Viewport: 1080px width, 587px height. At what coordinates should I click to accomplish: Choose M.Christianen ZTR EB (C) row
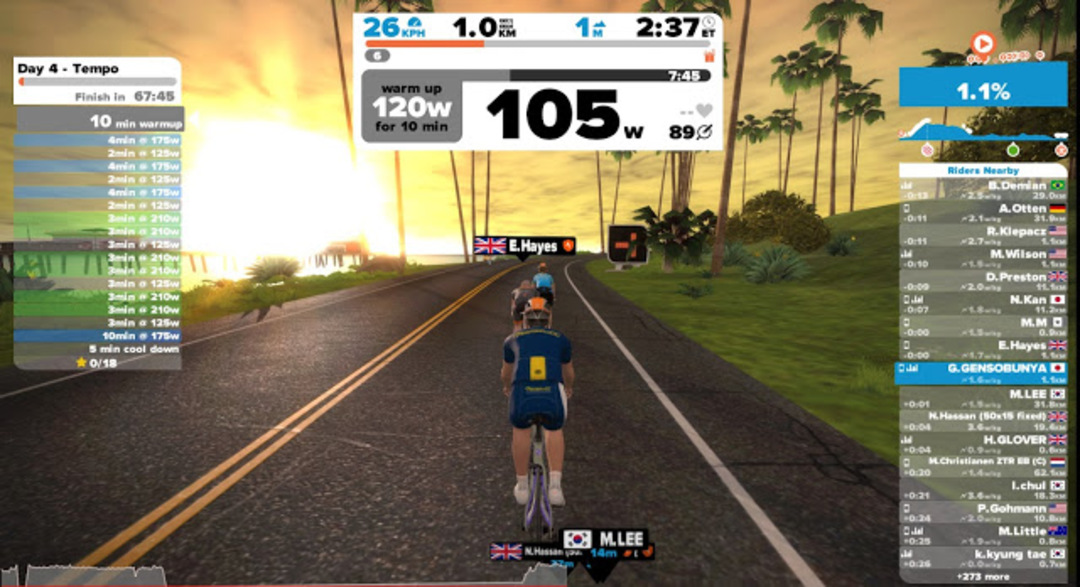983,466
